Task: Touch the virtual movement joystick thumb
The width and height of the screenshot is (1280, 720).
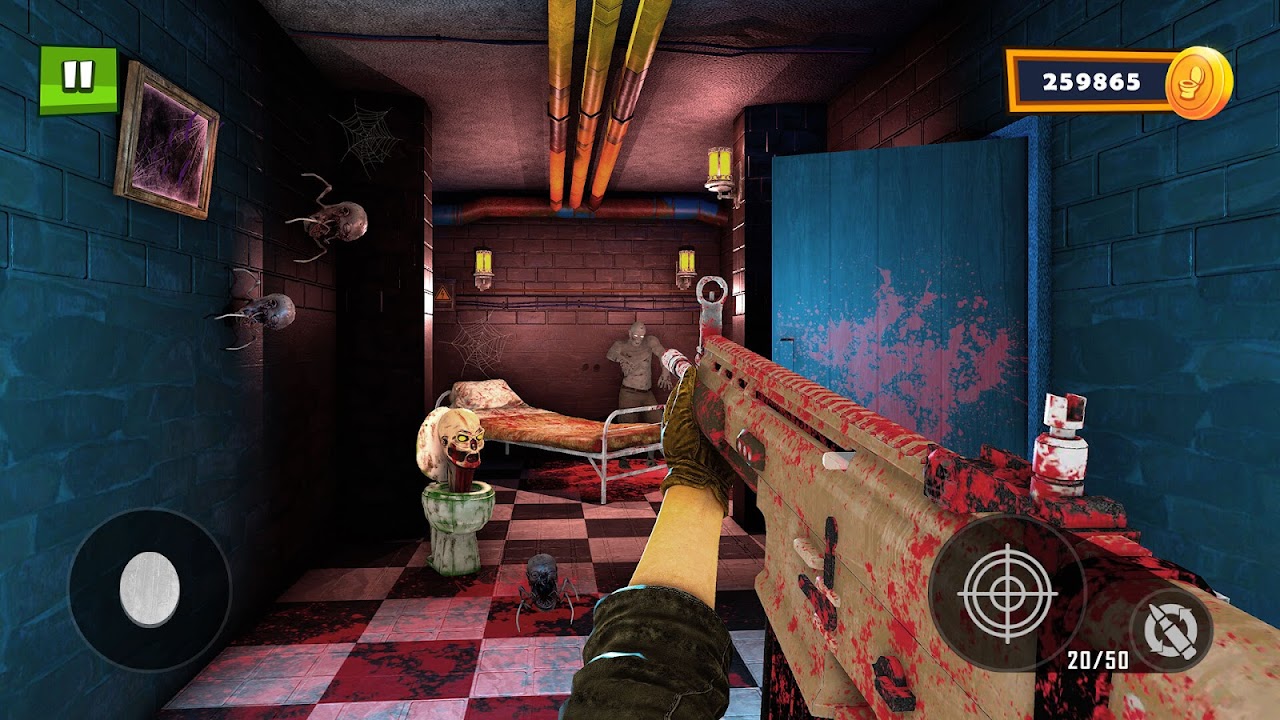Action: pyautogui.click(x=150, y=589)
